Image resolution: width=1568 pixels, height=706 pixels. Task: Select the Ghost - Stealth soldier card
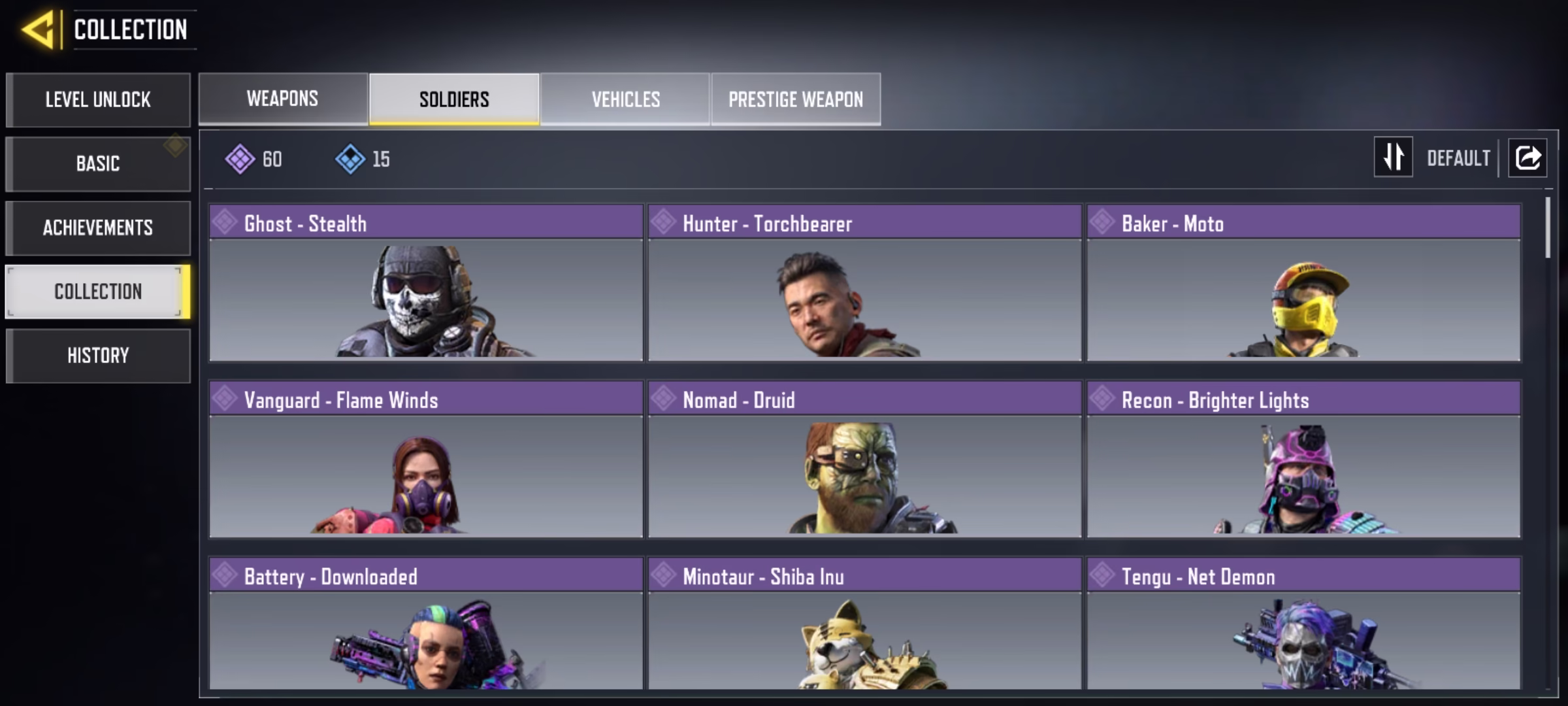[x=426, y=283]
